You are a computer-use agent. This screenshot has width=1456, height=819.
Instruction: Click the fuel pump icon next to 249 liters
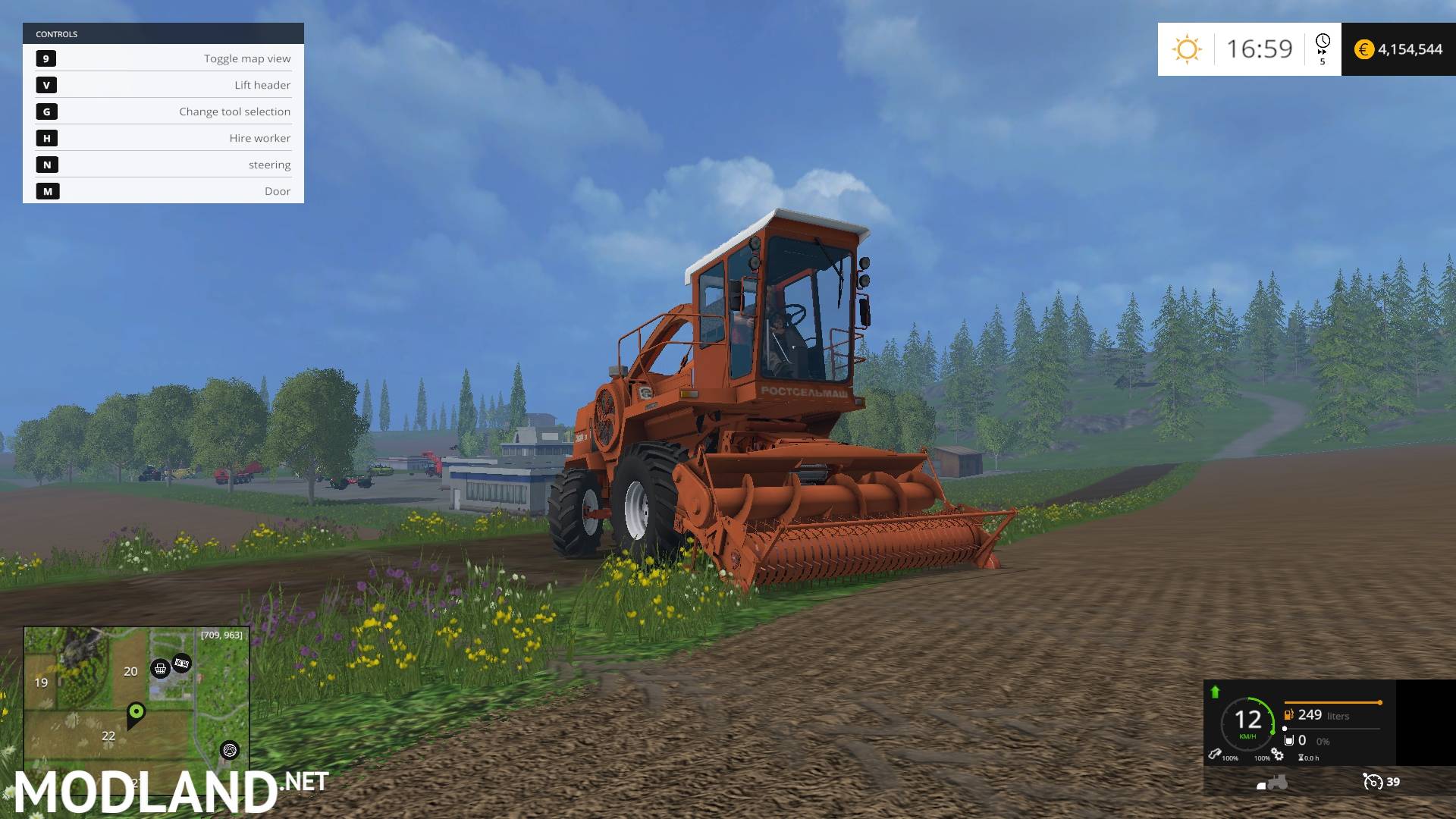click(x=1288, y=714)
